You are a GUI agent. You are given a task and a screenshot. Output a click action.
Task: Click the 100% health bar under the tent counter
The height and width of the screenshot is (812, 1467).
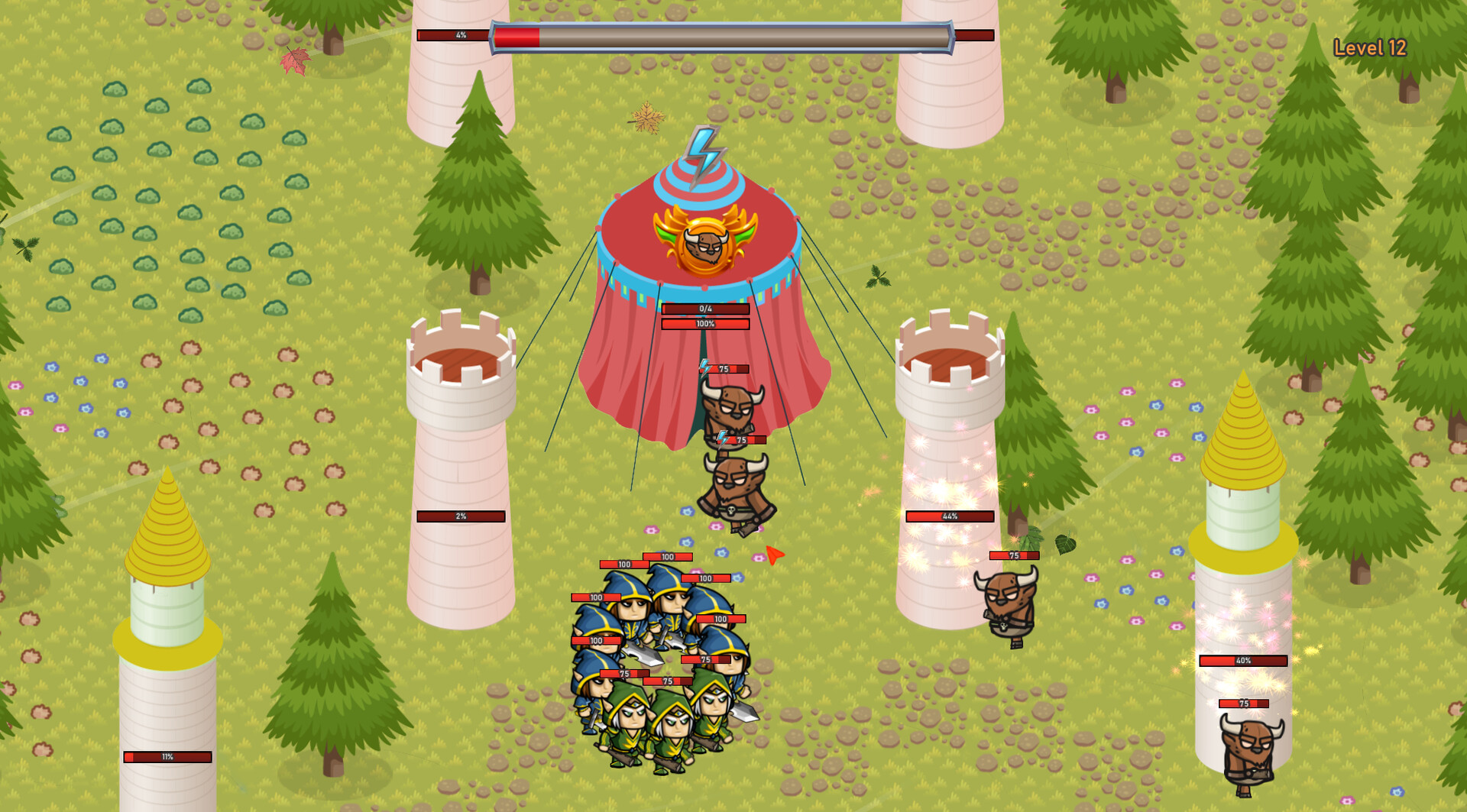click(x=704, y=323)
